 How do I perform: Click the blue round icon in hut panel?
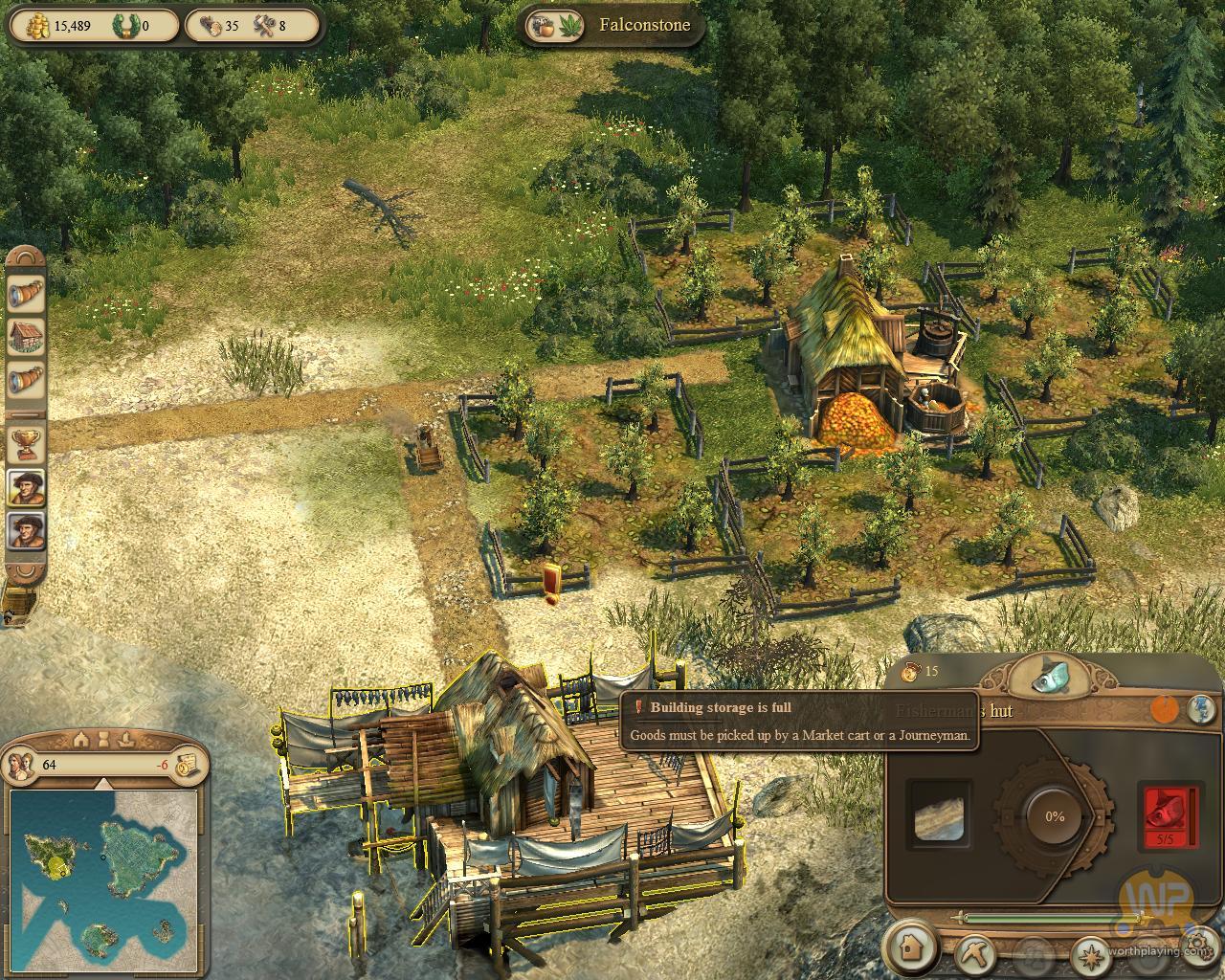coord(1201,709)
